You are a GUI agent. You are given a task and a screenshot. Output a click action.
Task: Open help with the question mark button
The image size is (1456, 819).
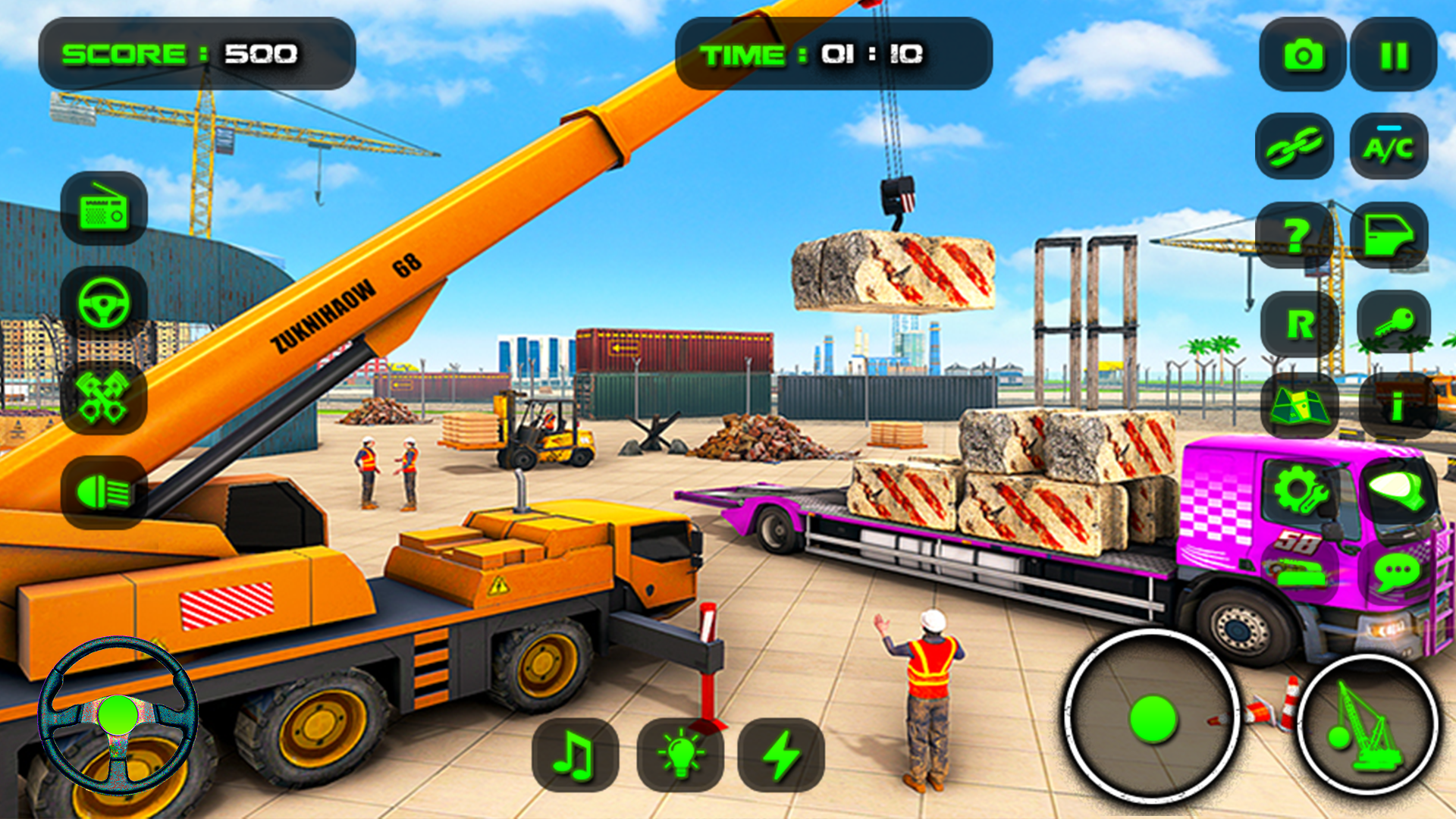coord(1298,236)
